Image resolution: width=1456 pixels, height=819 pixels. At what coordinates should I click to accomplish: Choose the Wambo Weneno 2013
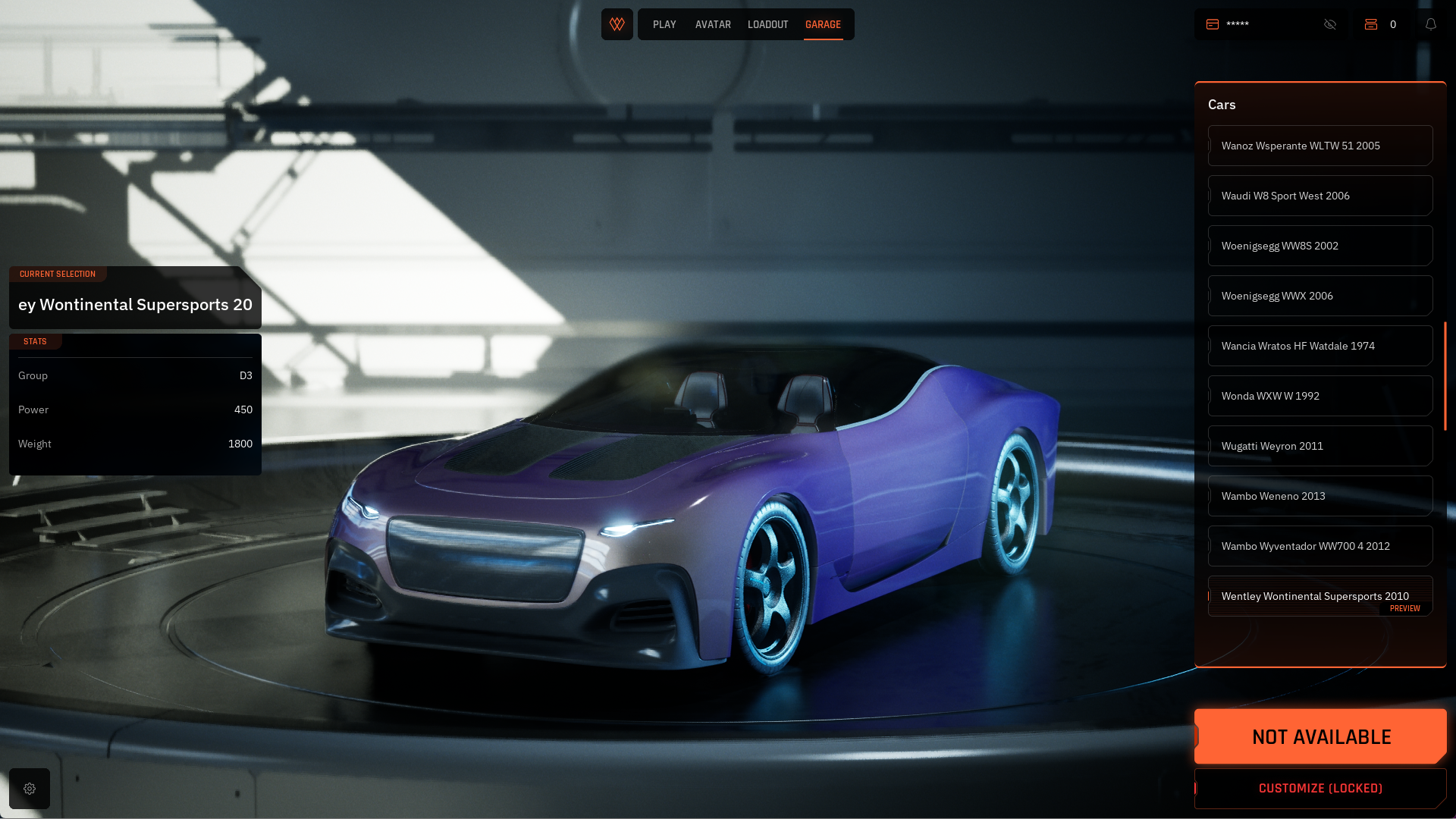pos(1320,496)
